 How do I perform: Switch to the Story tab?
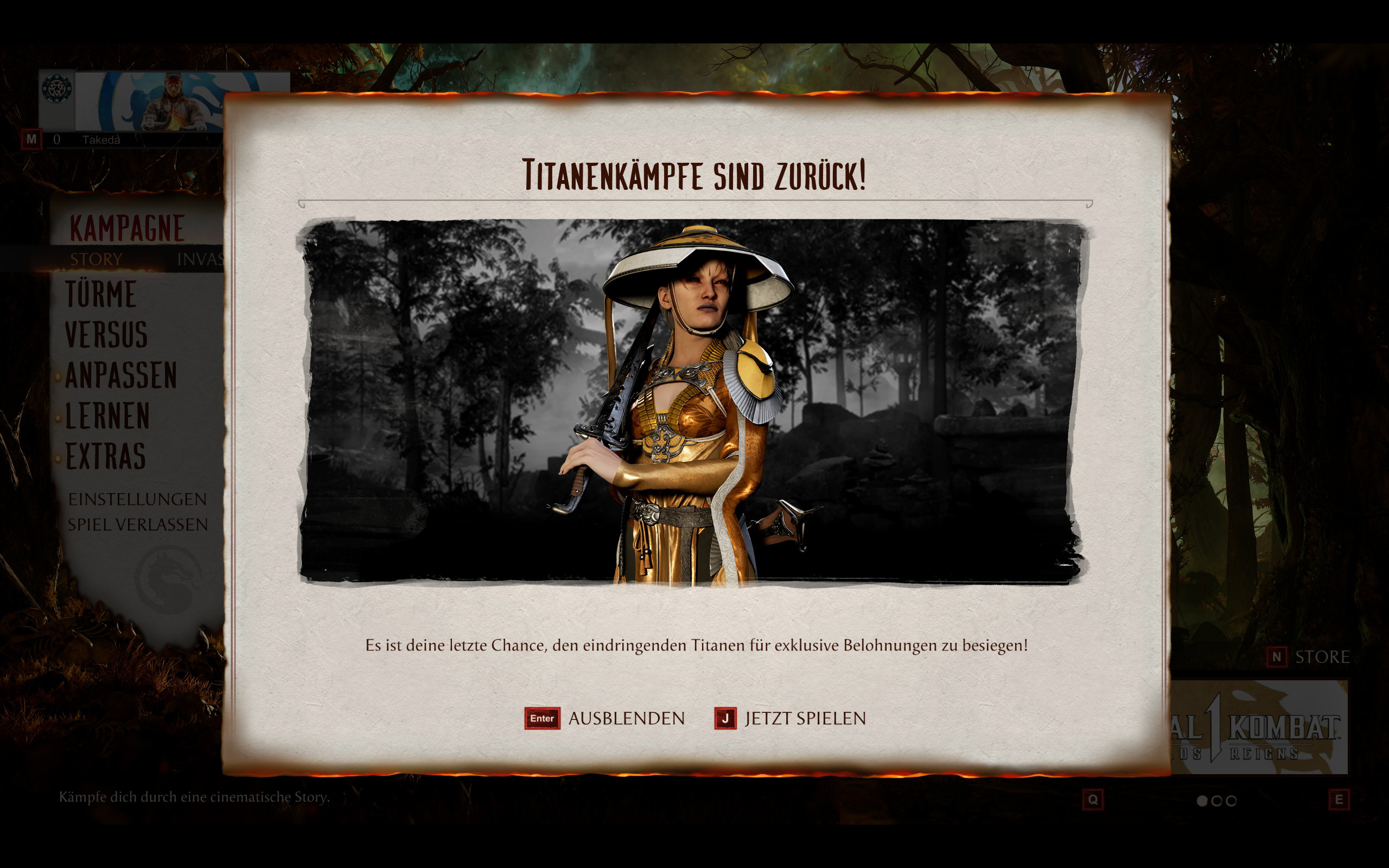(x=96, y=259)
